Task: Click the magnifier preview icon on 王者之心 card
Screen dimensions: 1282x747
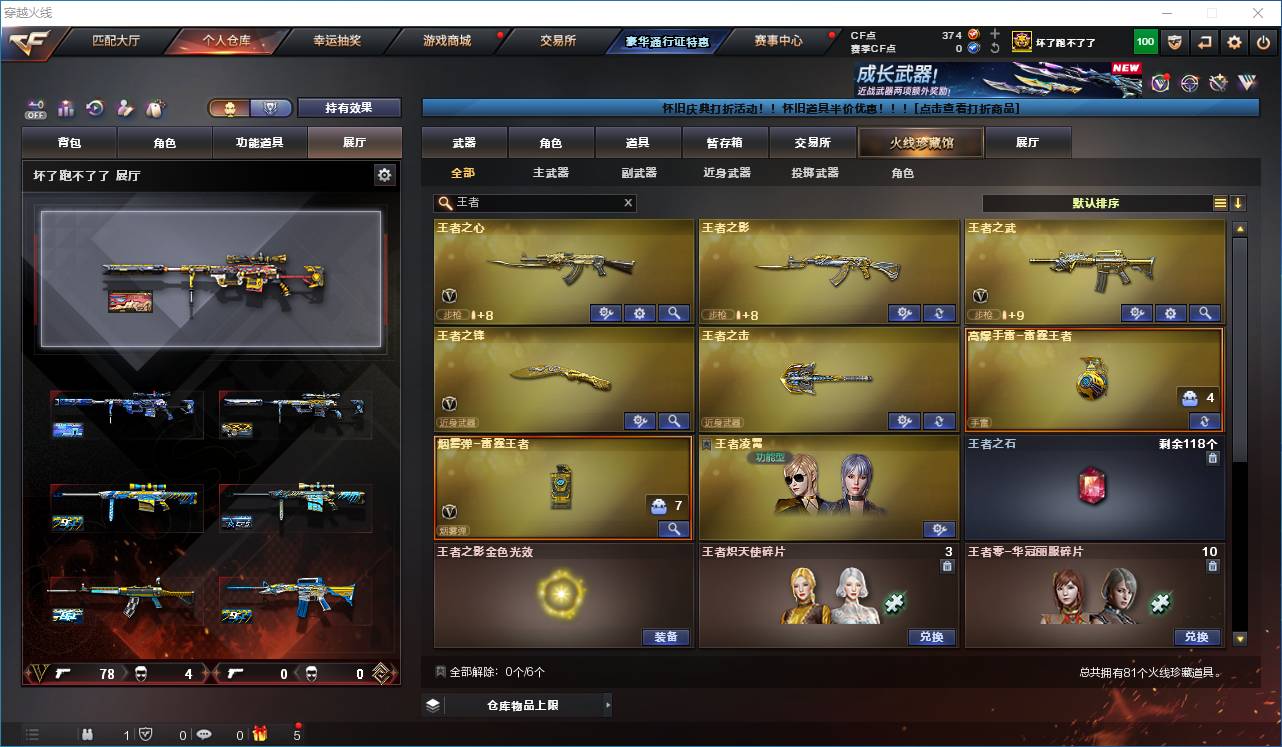Action: (674, 313)
